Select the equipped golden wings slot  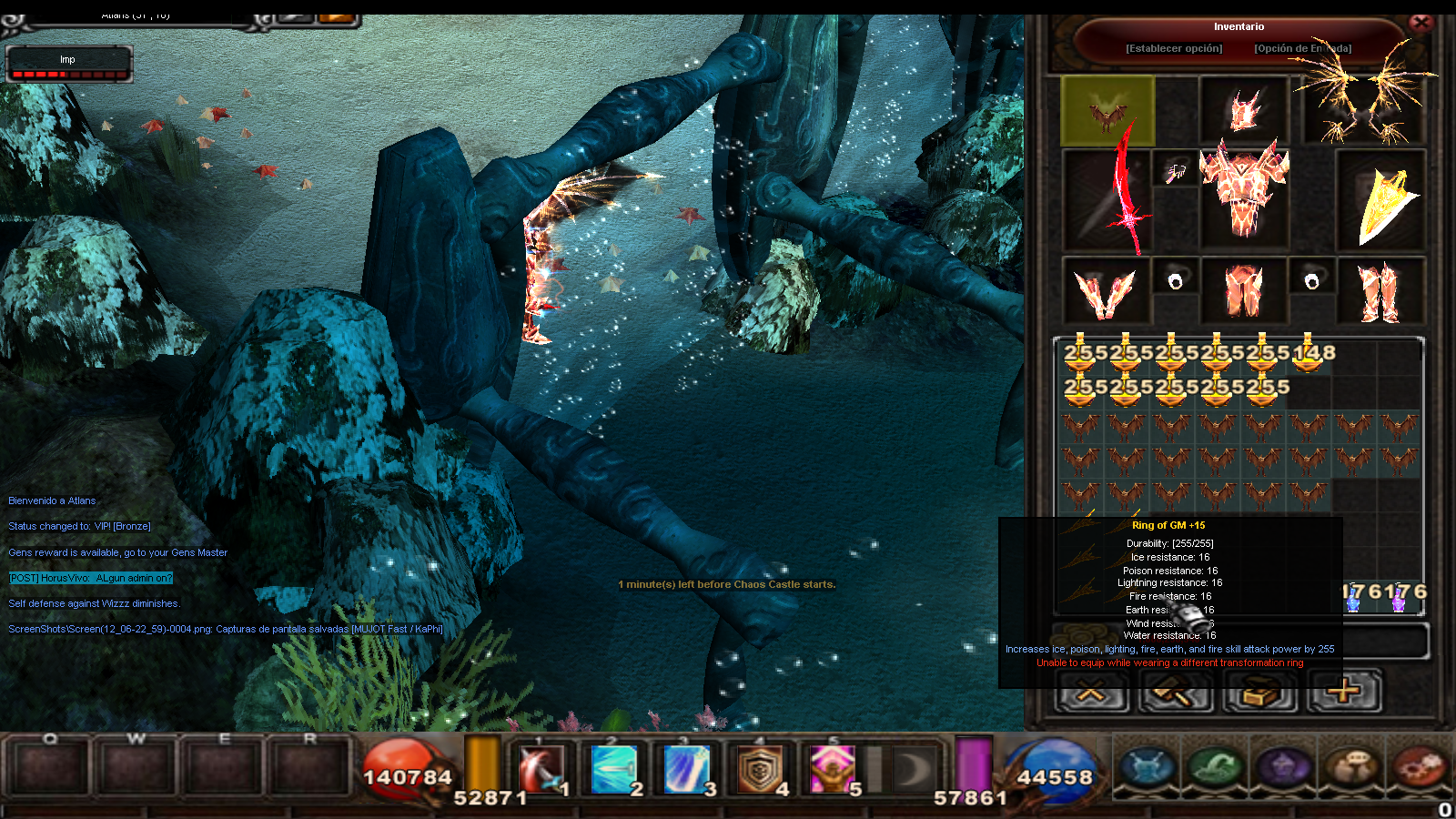tap(1363, 104)
